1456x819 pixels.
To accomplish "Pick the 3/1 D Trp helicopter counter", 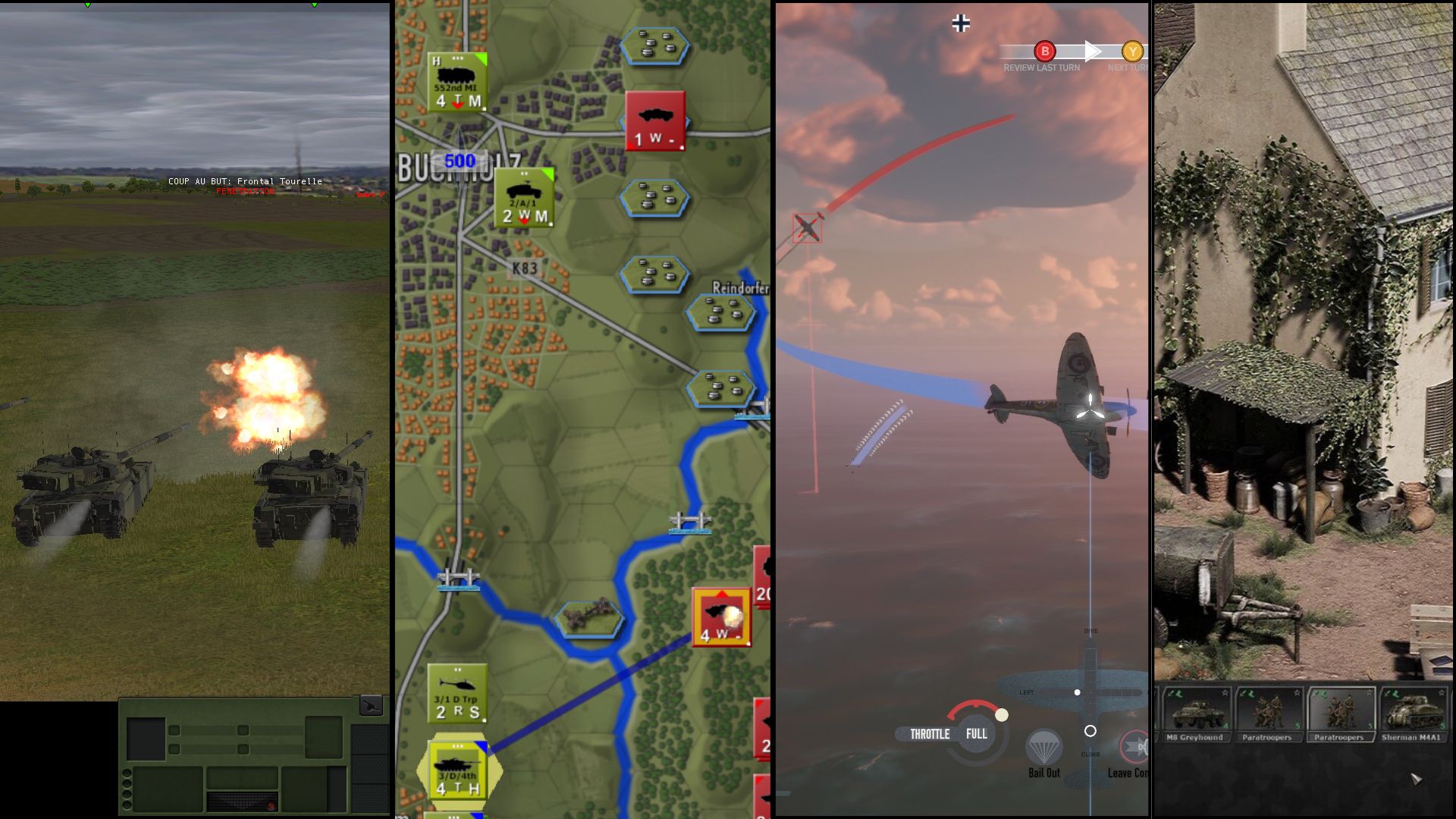I will [457, 693].
